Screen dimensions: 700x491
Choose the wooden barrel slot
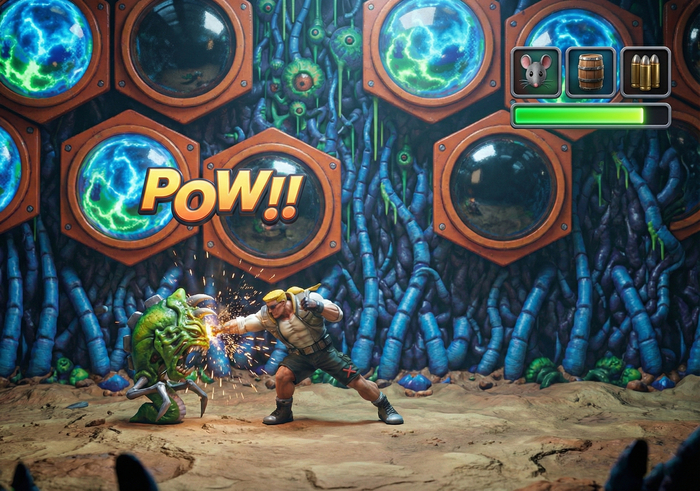click(591, 72)
